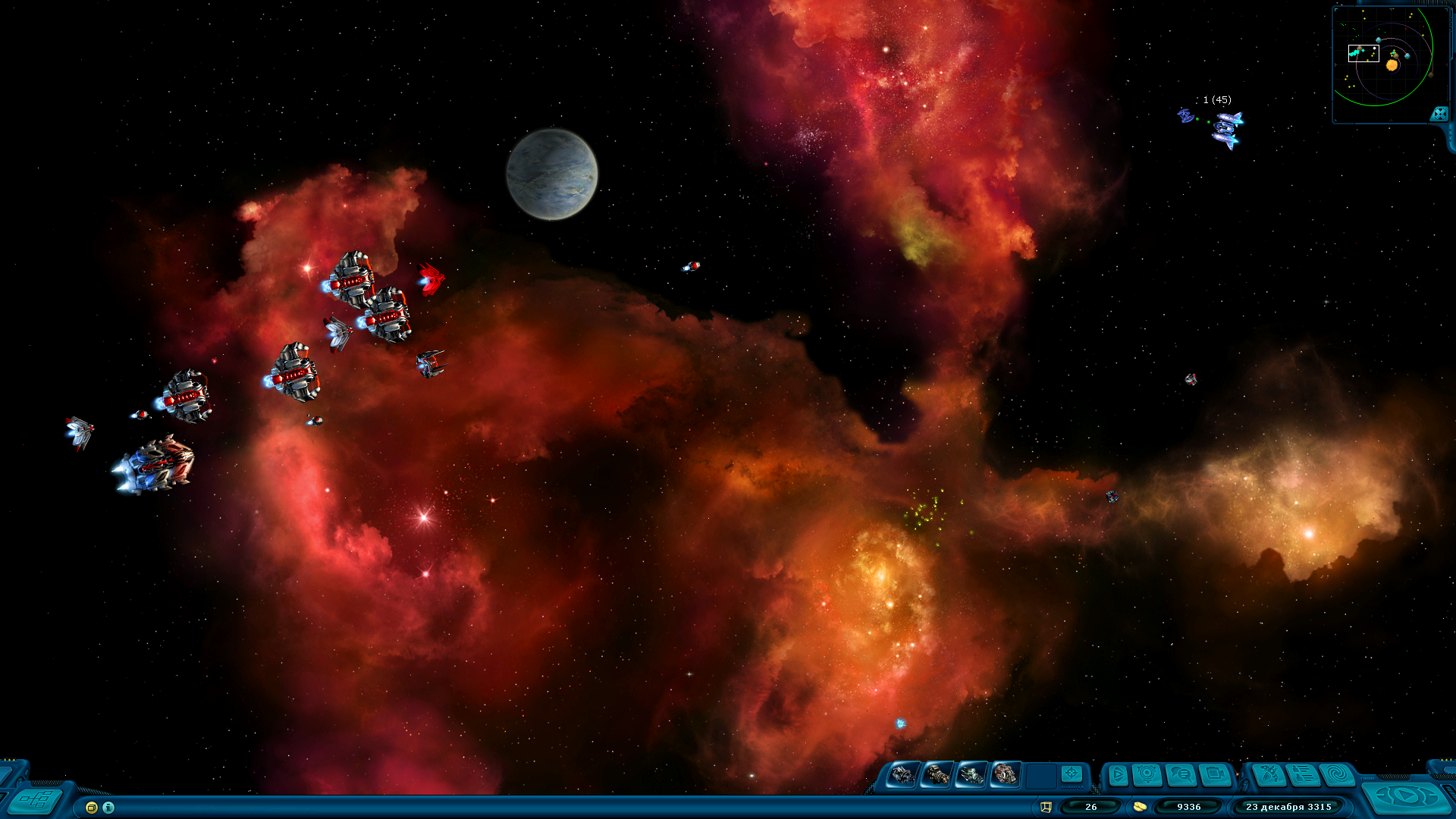Viewport: 1456px width, 819px height.
Task: Select the sun on the minimap
Action: pyautogui.click(x=1392, y=65)
